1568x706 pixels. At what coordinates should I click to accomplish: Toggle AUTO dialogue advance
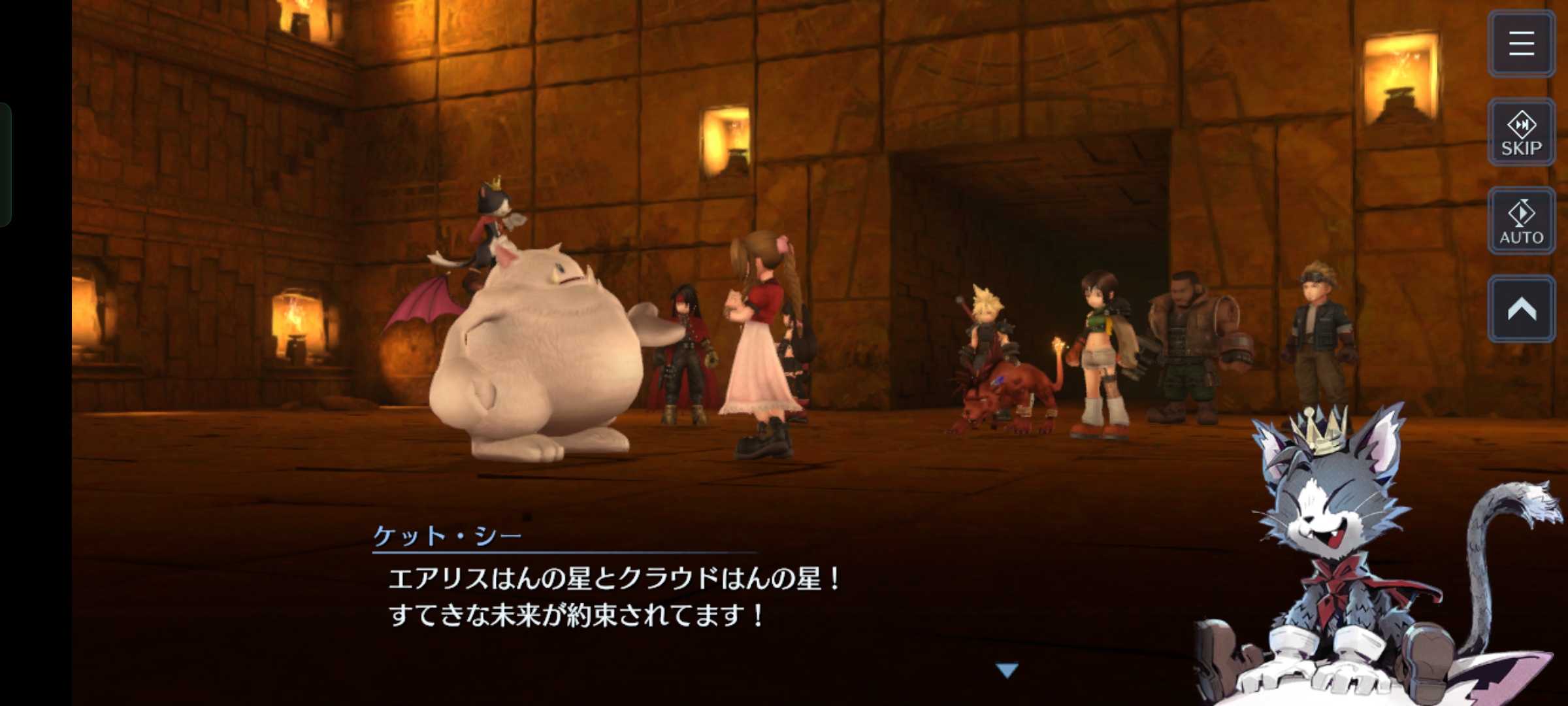coord(1521,222)
